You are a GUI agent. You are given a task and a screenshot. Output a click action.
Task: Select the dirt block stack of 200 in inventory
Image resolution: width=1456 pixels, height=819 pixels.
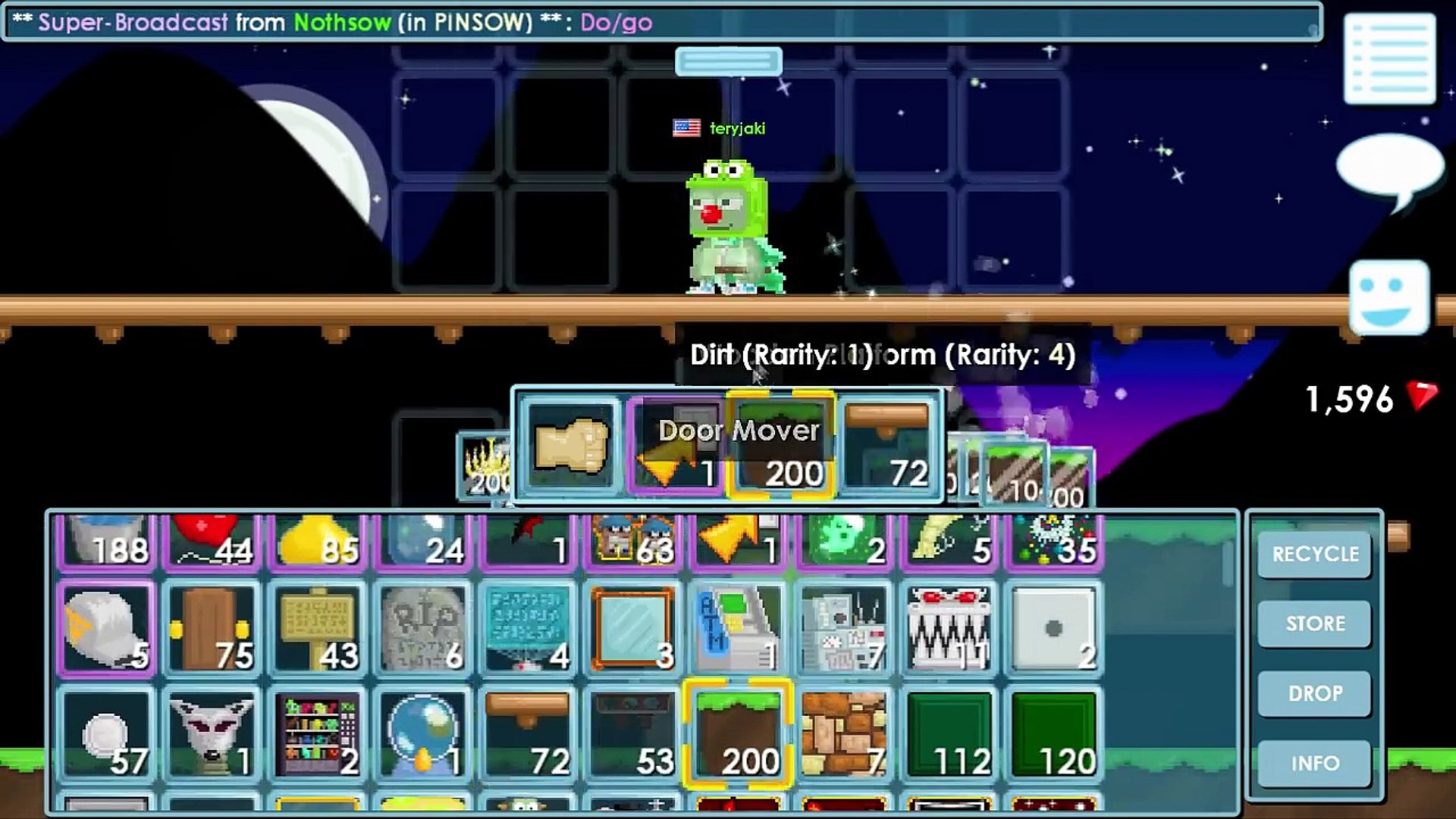[x=738, y=734]
